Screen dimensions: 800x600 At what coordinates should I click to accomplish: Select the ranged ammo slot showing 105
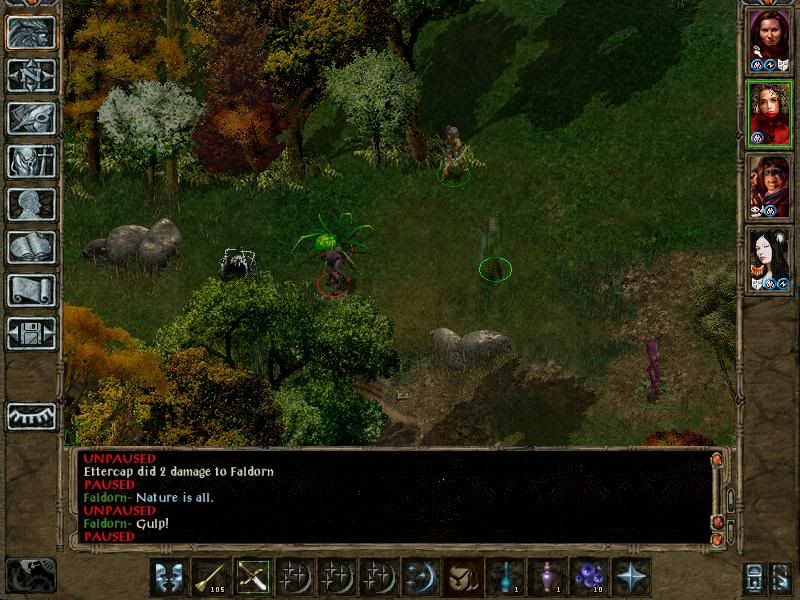pyautogui.click(x=210, y=577)
